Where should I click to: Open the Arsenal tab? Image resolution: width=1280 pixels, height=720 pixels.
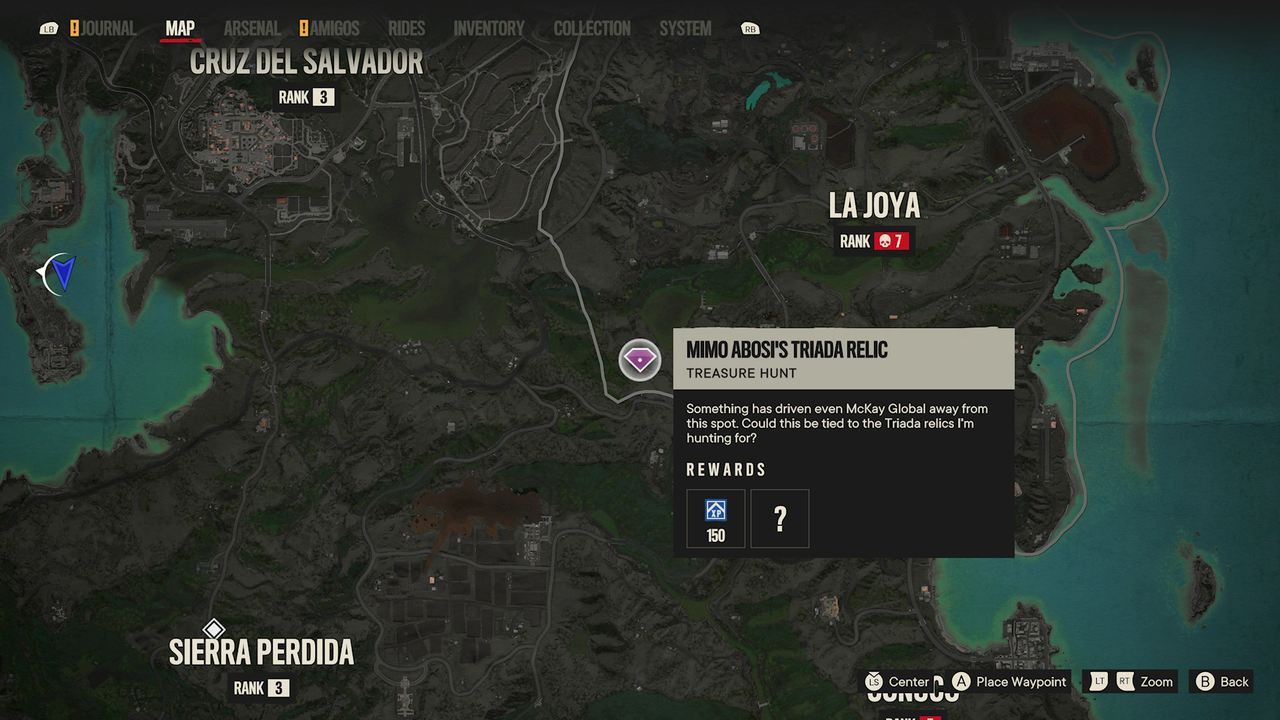pyautogui.click(x=251, y=28)
